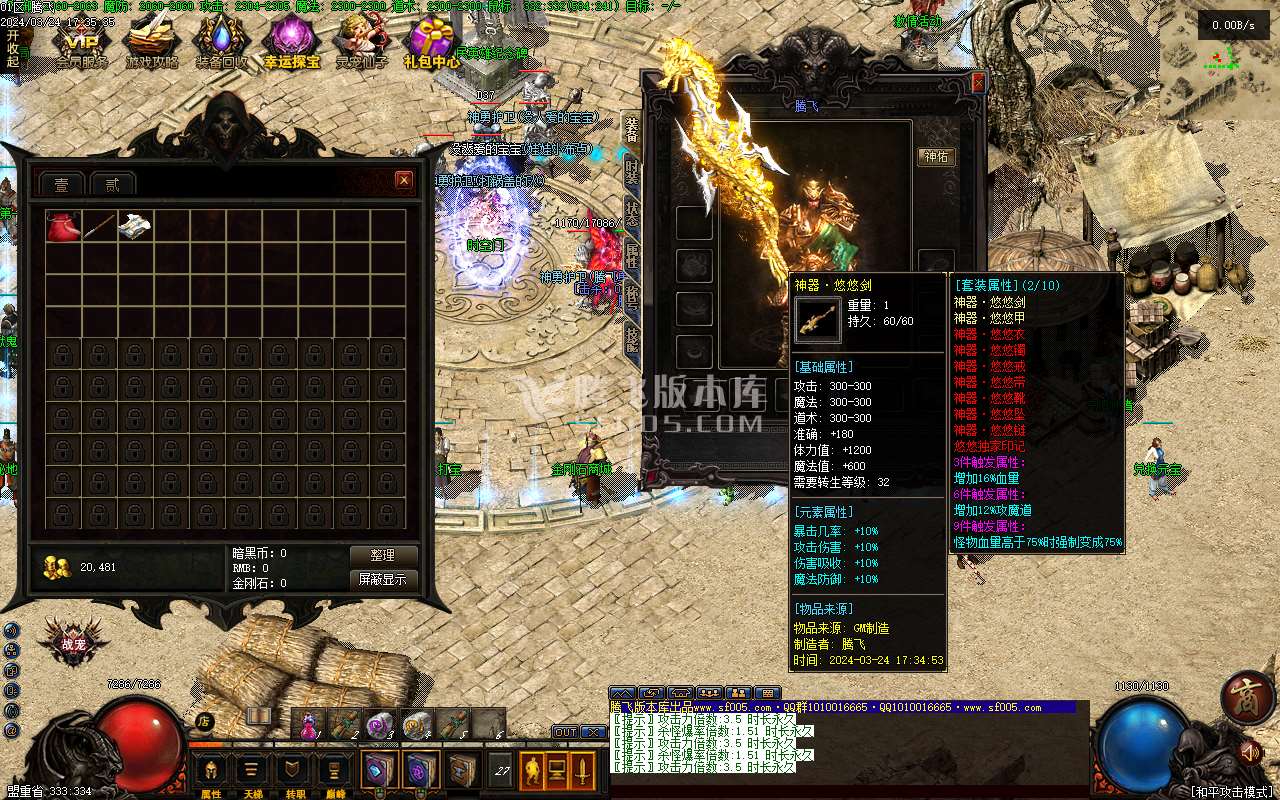Open the 转职 class change button

tap(295, 772)
